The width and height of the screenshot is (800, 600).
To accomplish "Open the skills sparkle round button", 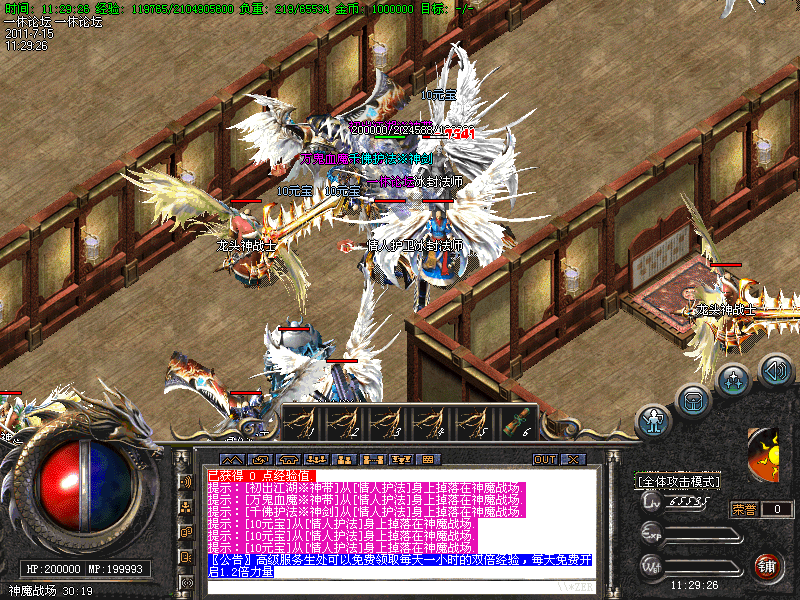I will pos(734,380).
